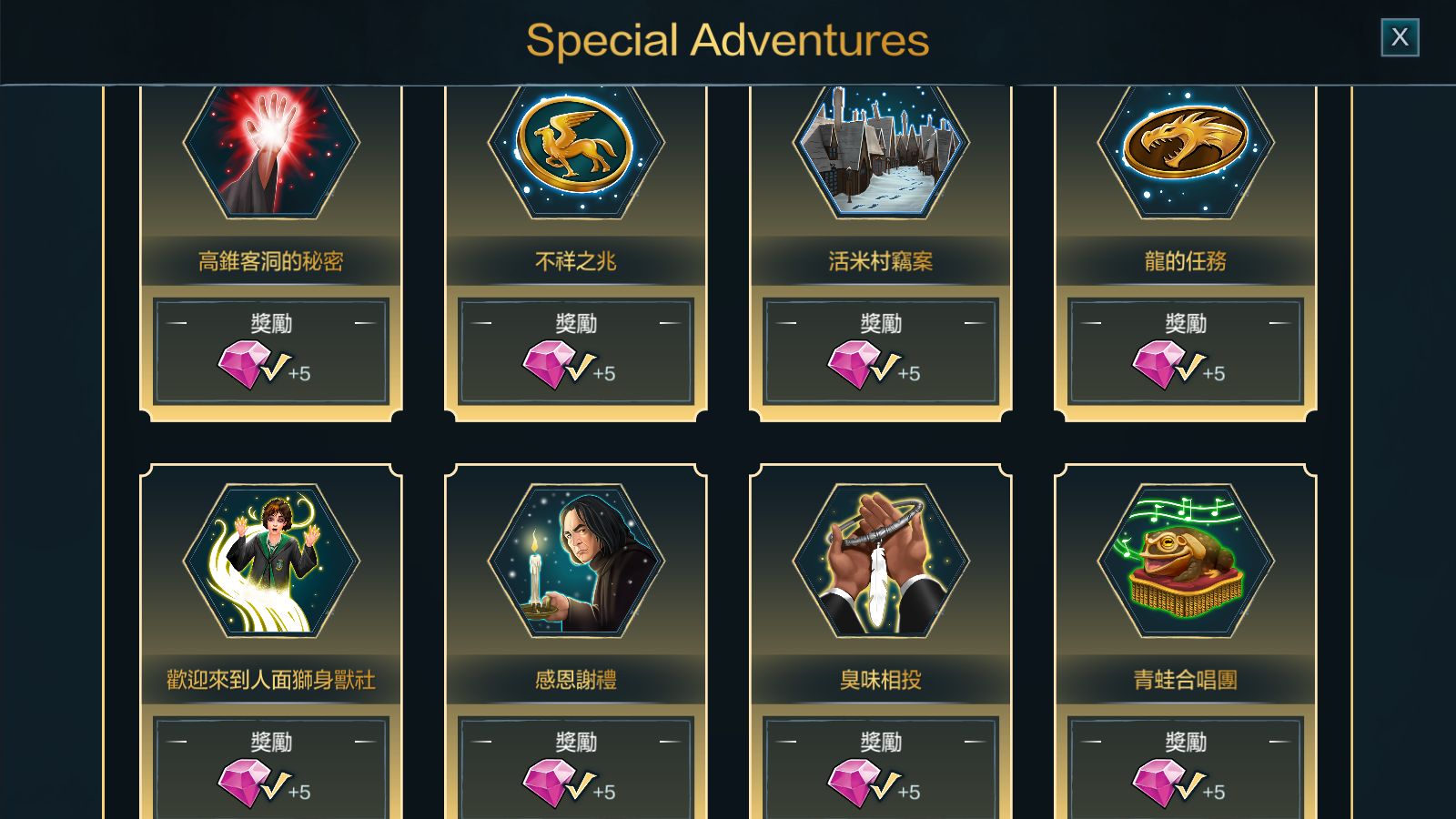Open the 感恩謝禮 candle adventure

coord(576,561)
